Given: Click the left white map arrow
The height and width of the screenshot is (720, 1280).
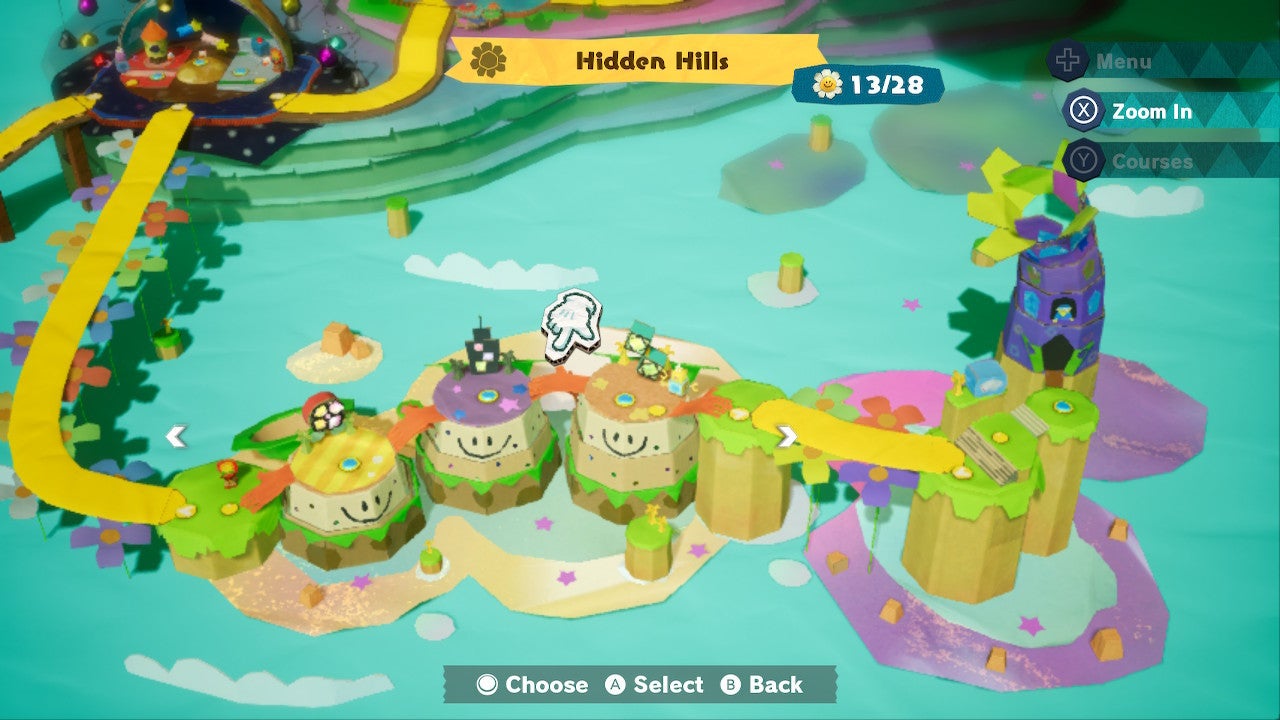Looking at the screenshot, I should pos(176,436).
